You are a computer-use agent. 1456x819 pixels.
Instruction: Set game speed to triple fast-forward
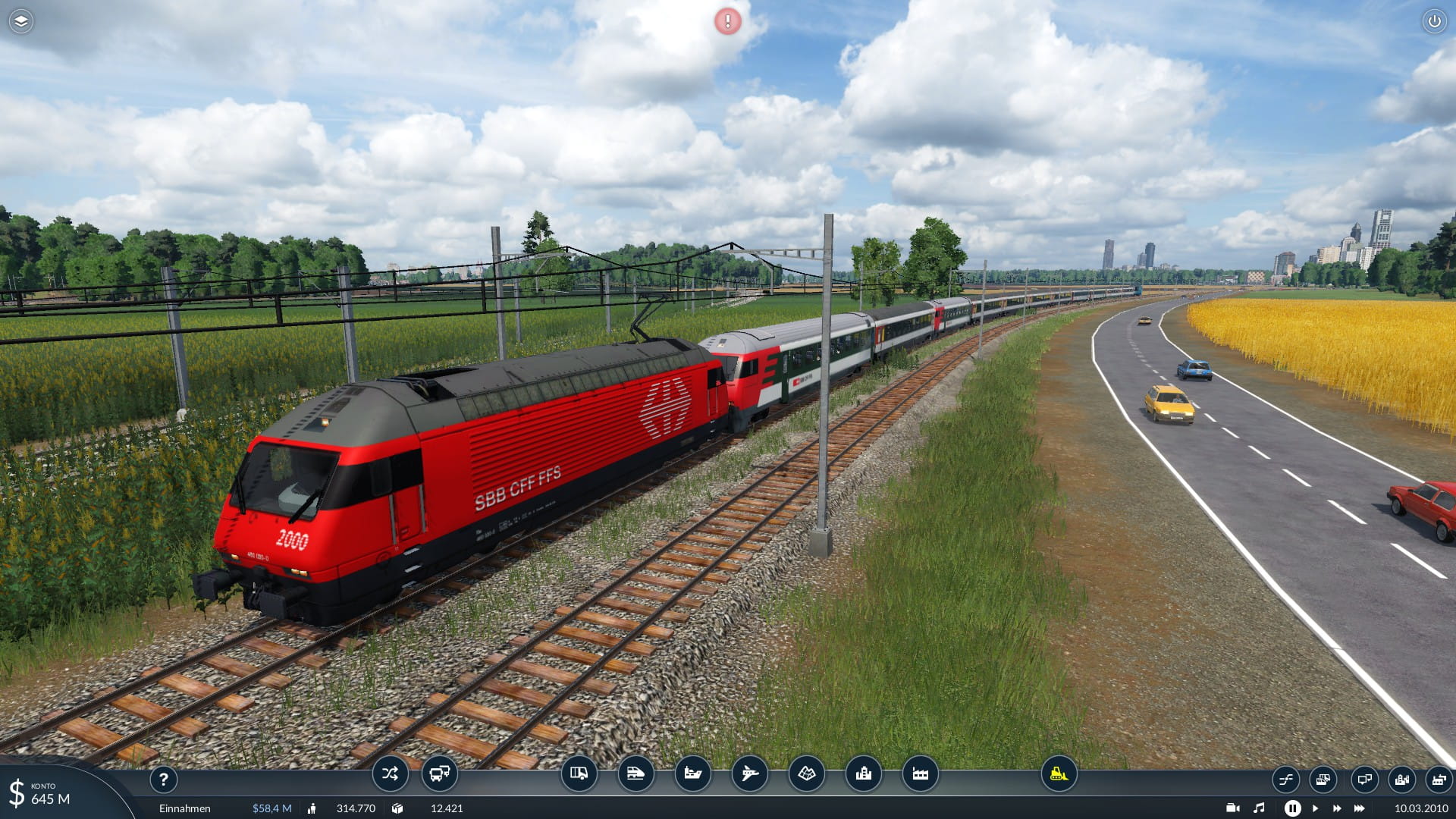point(1360,808)
